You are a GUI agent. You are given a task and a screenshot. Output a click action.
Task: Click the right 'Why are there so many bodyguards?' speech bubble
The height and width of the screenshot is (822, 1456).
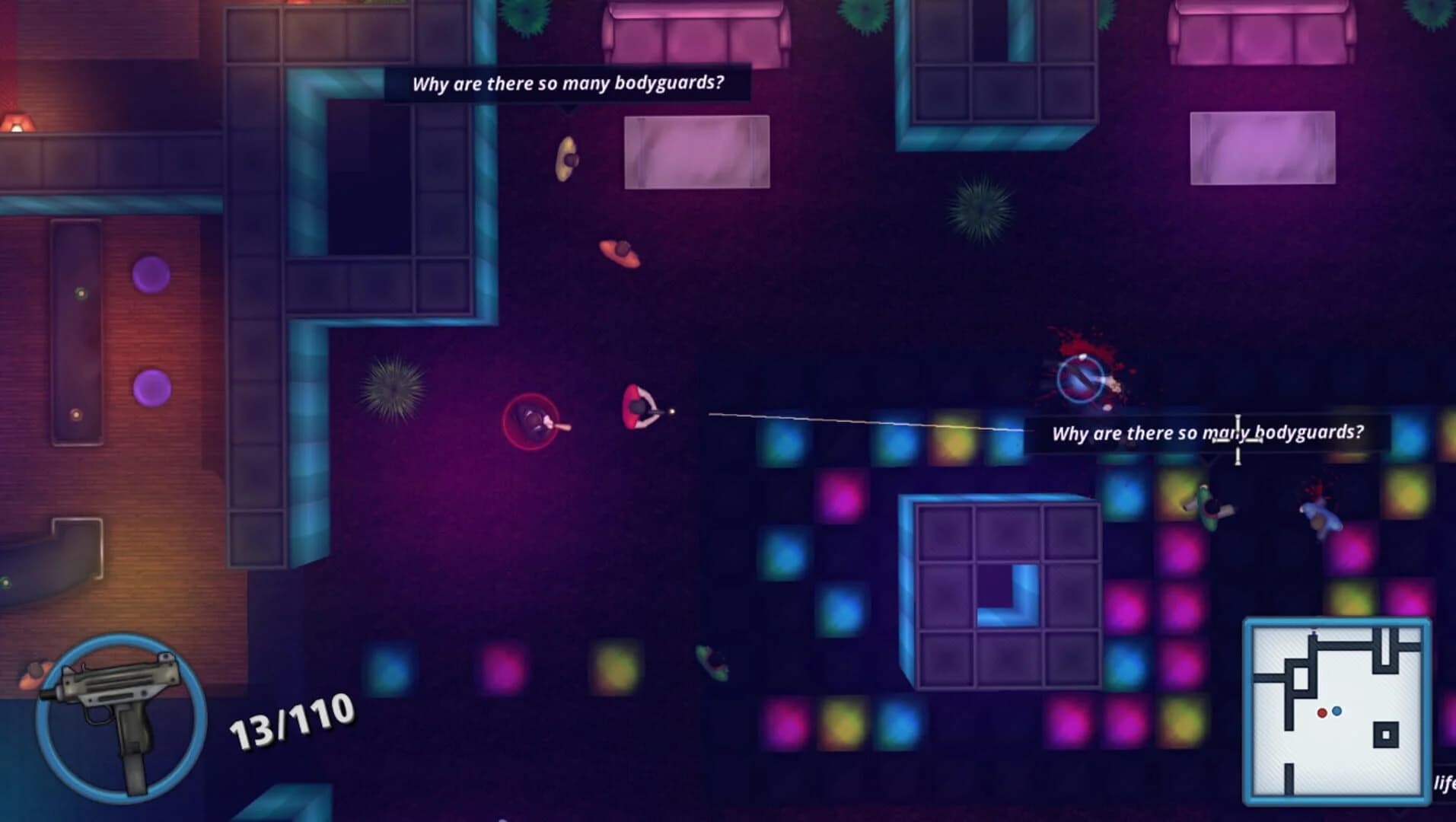pos(1210,432)
